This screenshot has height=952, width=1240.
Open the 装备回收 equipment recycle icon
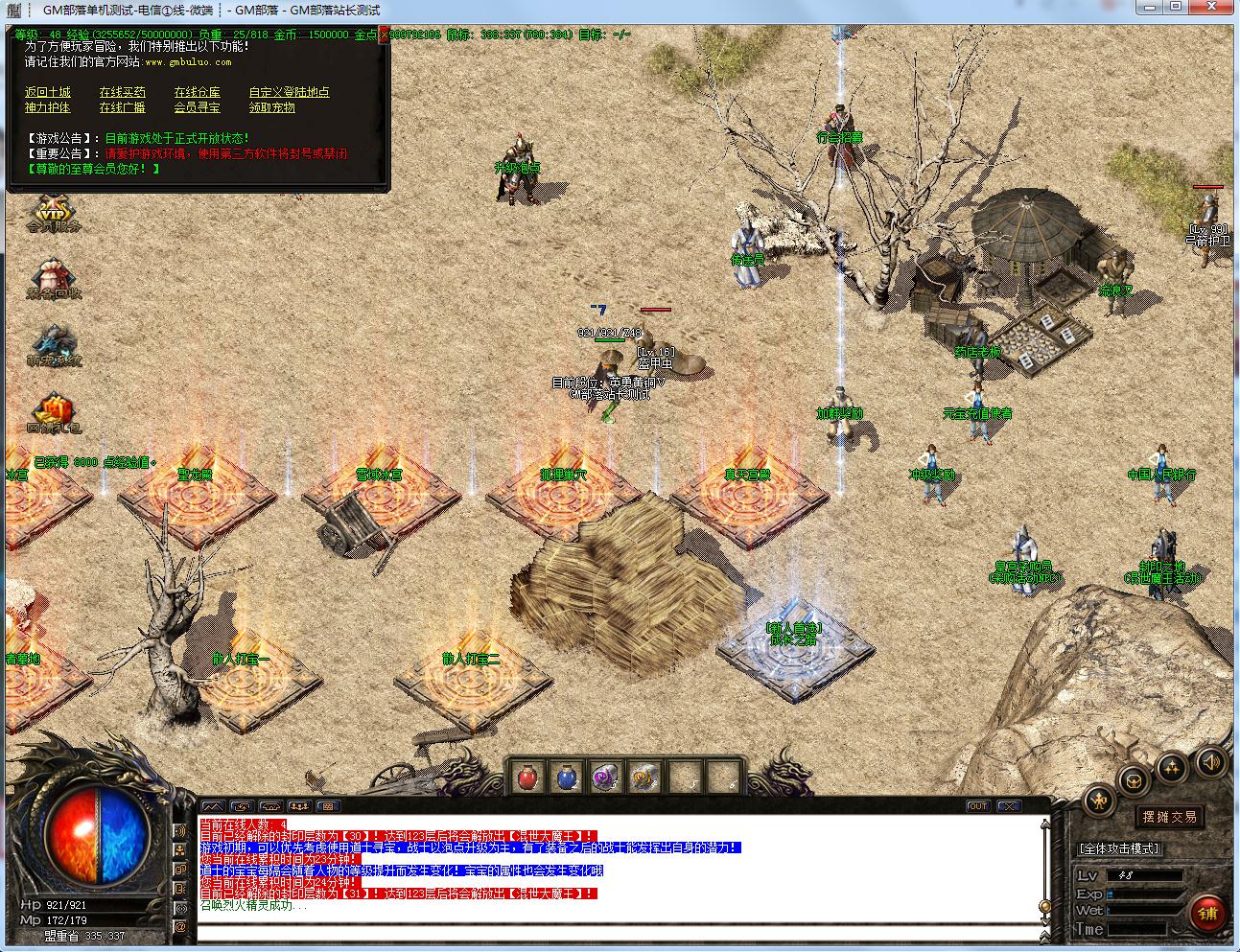tap(53, 279)
